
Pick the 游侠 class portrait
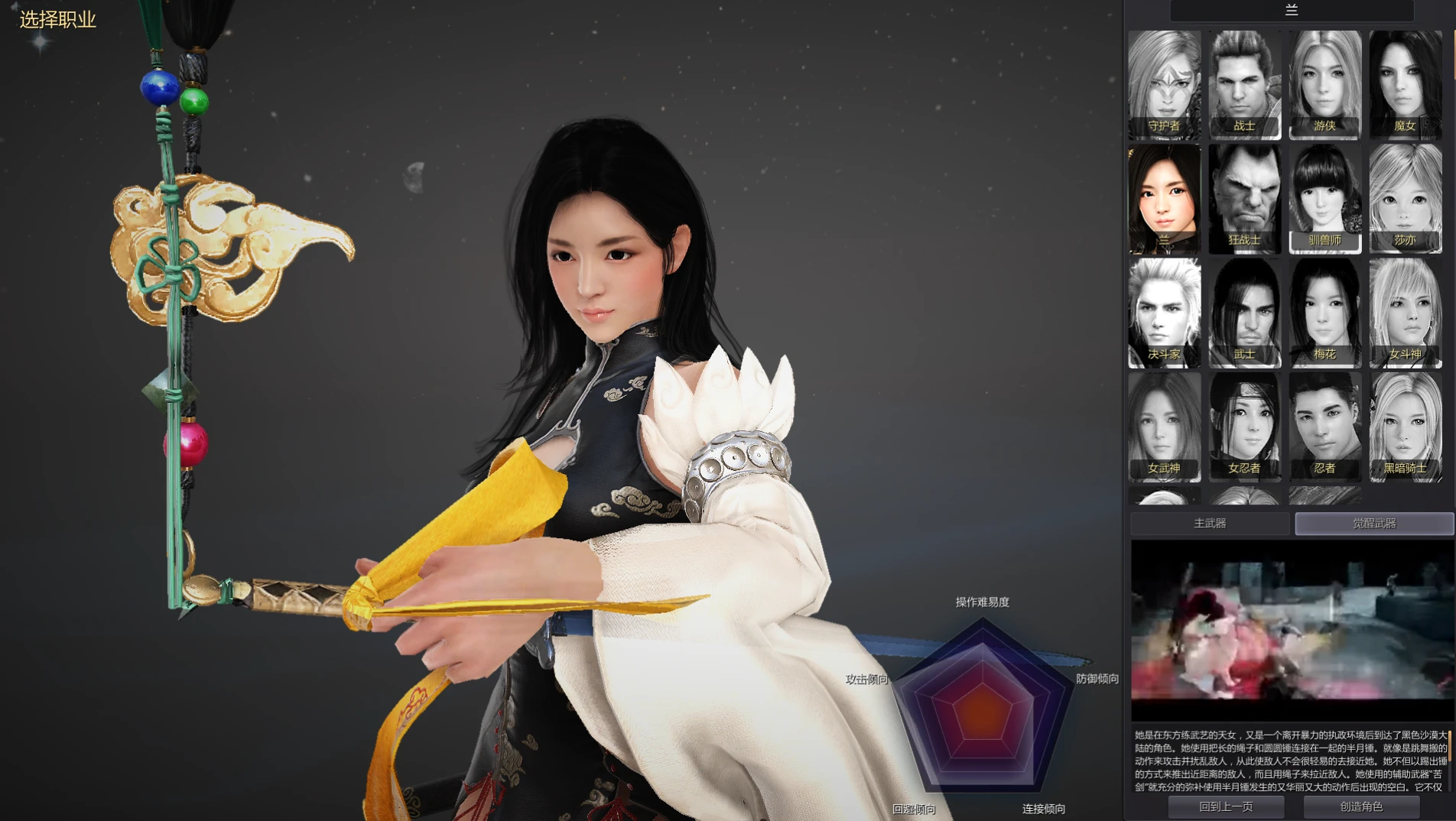[x=1324, y=84]
